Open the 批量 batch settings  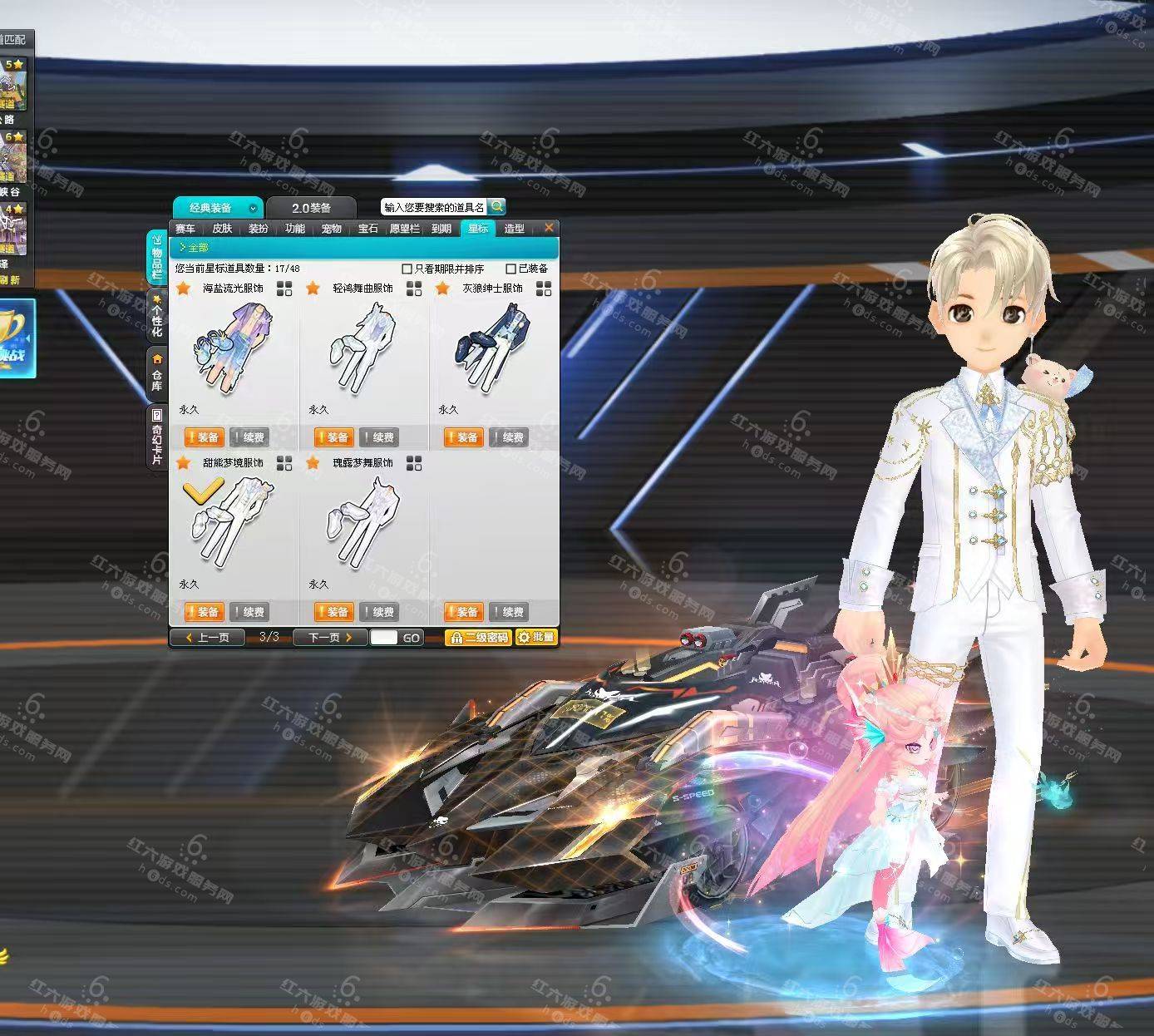536,638
